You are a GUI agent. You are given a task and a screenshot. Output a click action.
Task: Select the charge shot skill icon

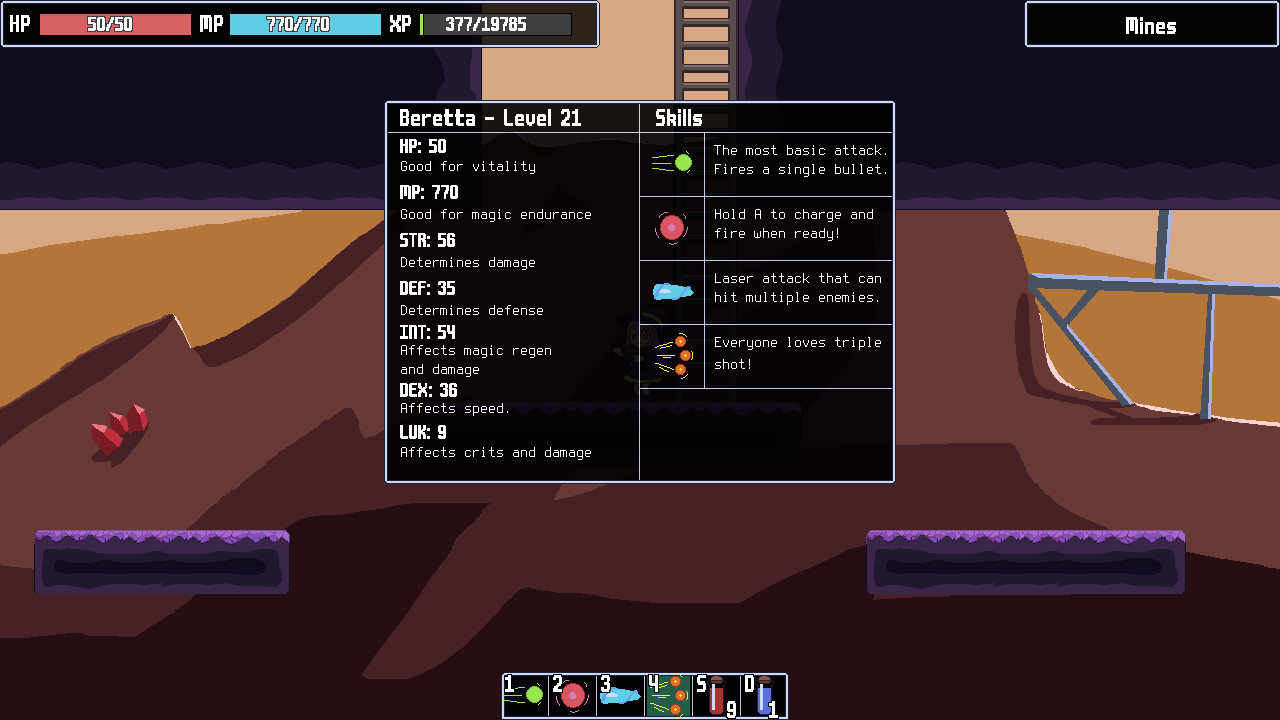point(671,227)
